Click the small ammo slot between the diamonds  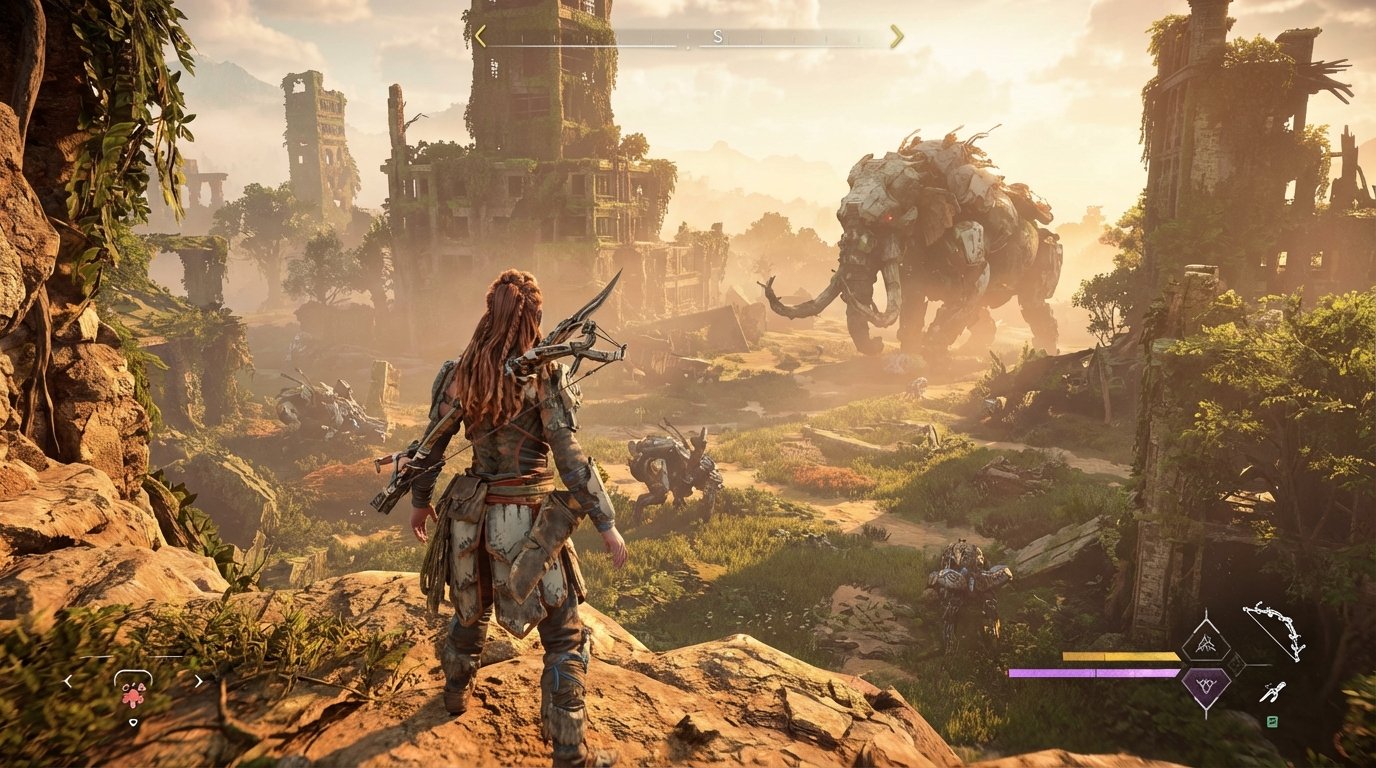1236,663
